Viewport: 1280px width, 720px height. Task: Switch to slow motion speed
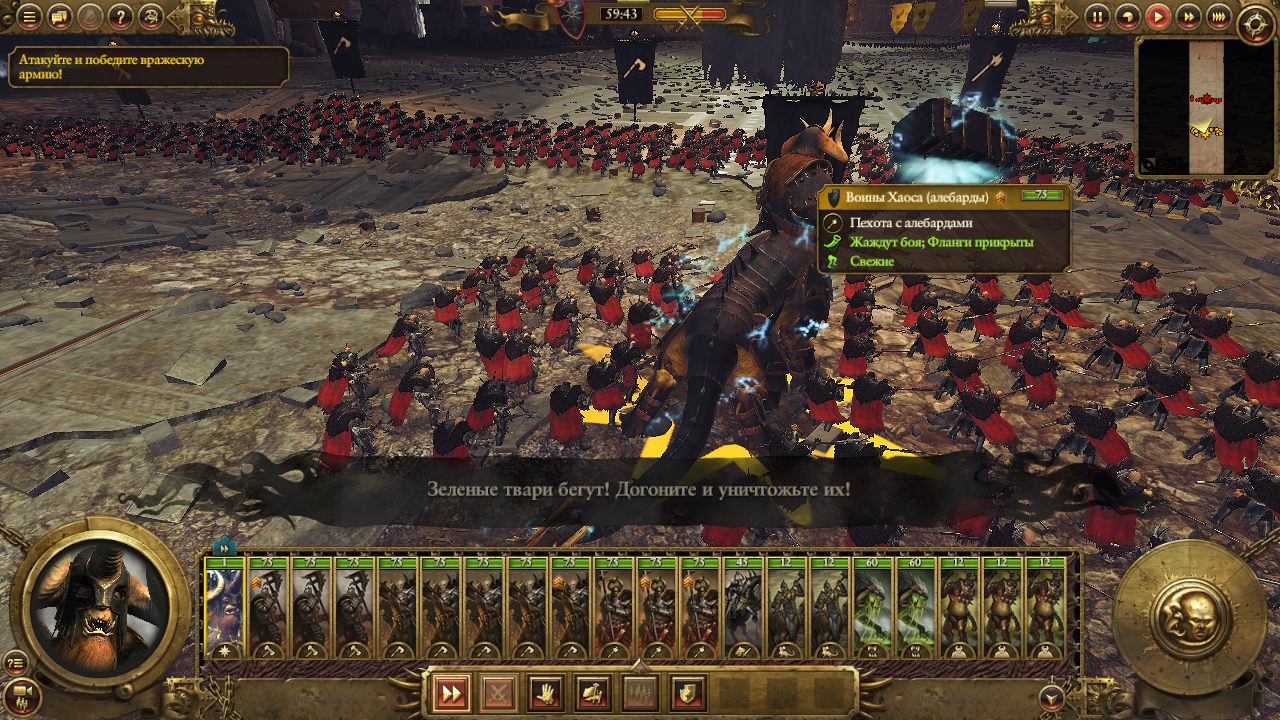1128,16
